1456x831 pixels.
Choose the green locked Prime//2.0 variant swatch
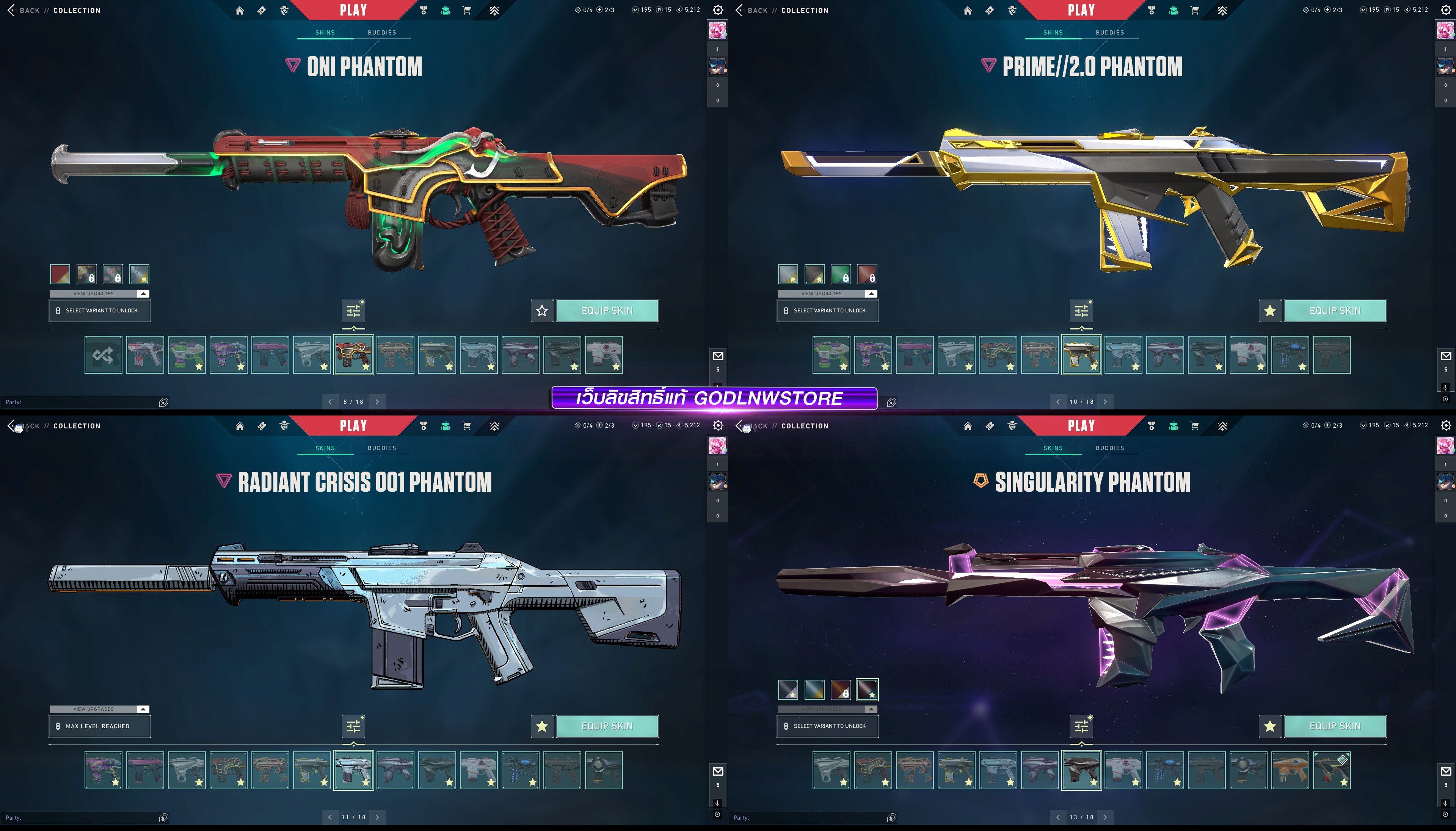(841, 274)
